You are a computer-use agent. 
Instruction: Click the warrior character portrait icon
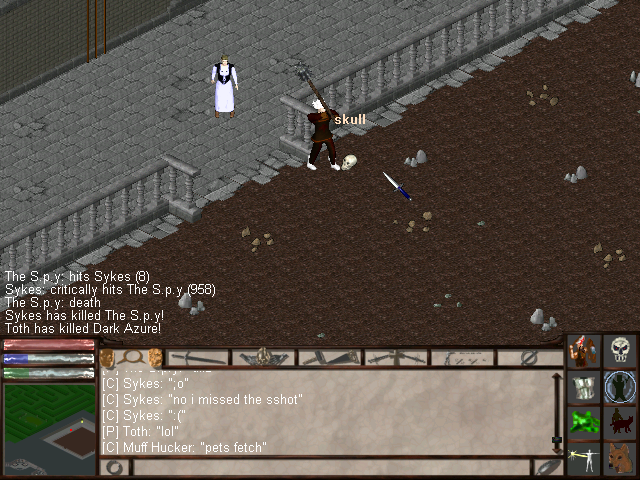pos(584,351)
